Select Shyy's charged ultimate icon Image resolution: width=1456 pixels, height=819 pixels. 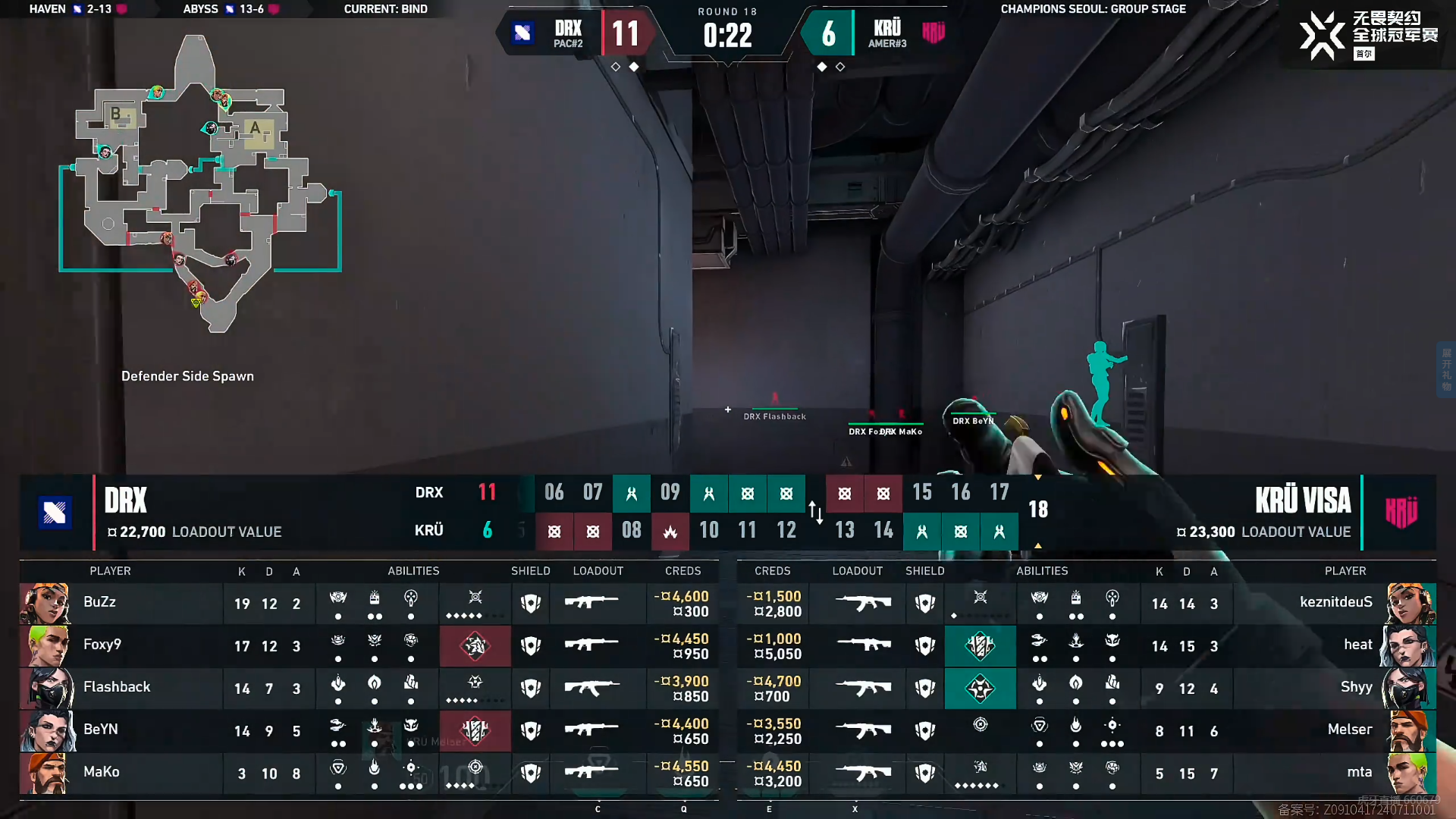[x=980, y=689]
